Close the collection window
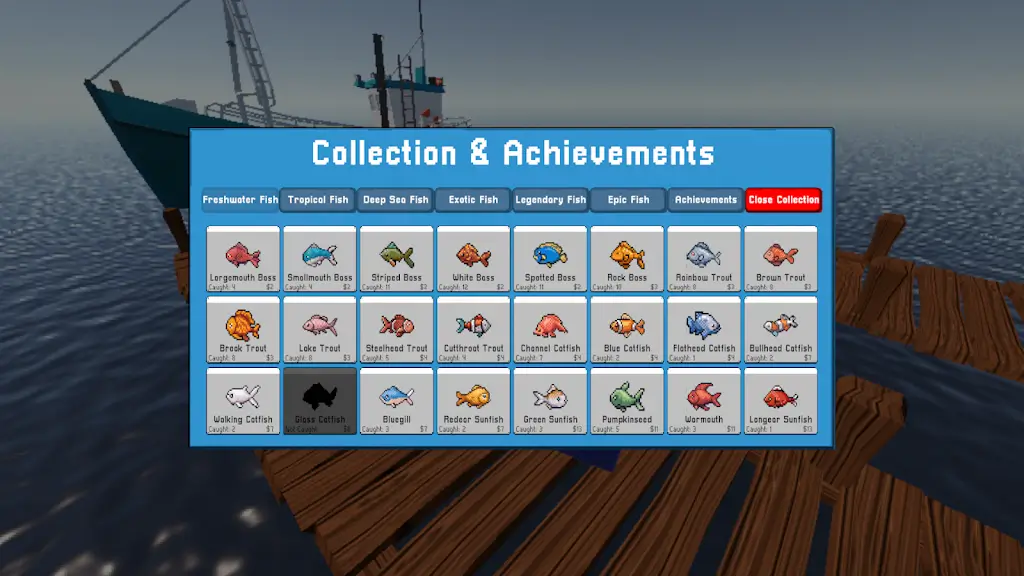Image resolution: width=1024 pixels, height=576 pixels. coord(783,200)
